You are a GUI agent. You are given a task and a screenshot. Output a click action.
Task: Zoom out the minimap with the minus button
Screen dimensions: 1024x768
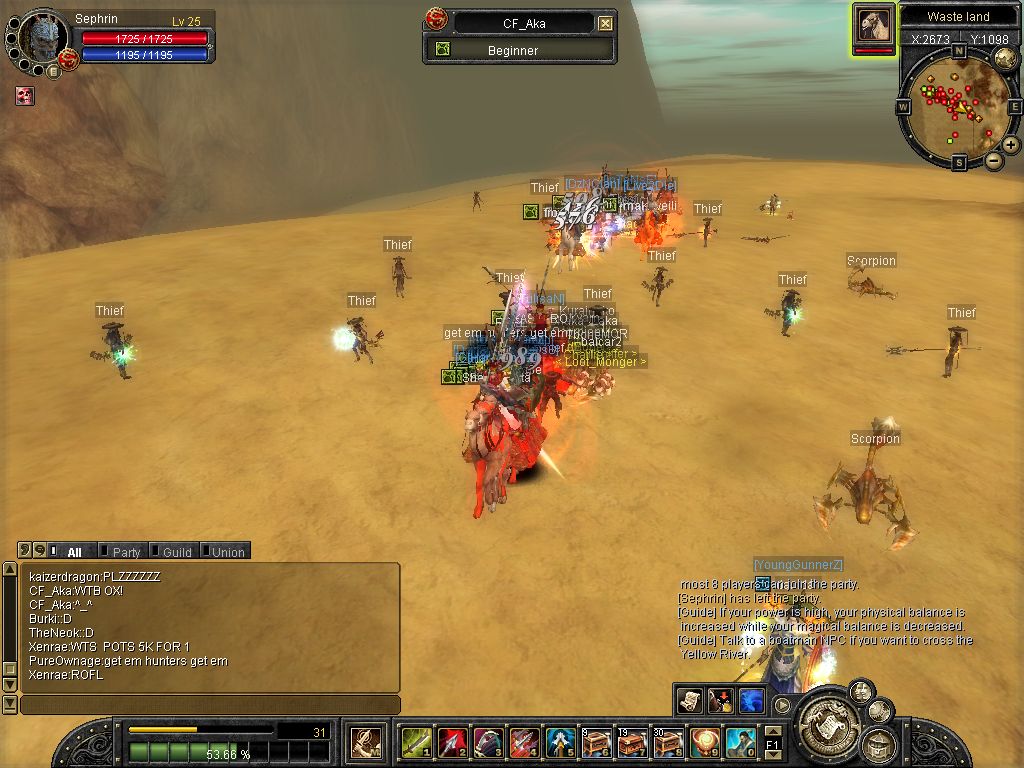(994, 160)
